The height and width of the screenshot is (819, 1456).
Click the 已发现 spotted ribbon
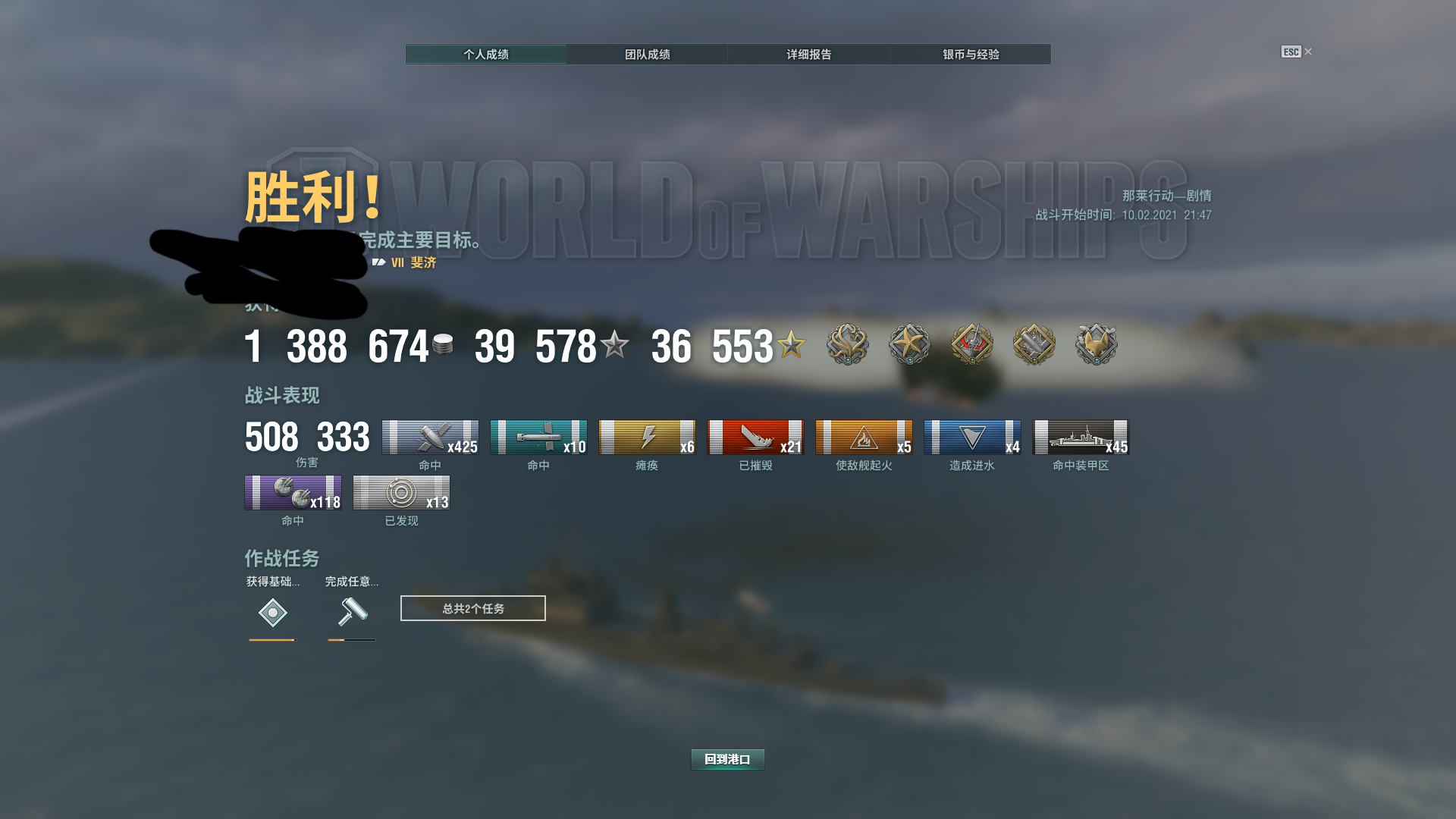[x=401, y=493]
